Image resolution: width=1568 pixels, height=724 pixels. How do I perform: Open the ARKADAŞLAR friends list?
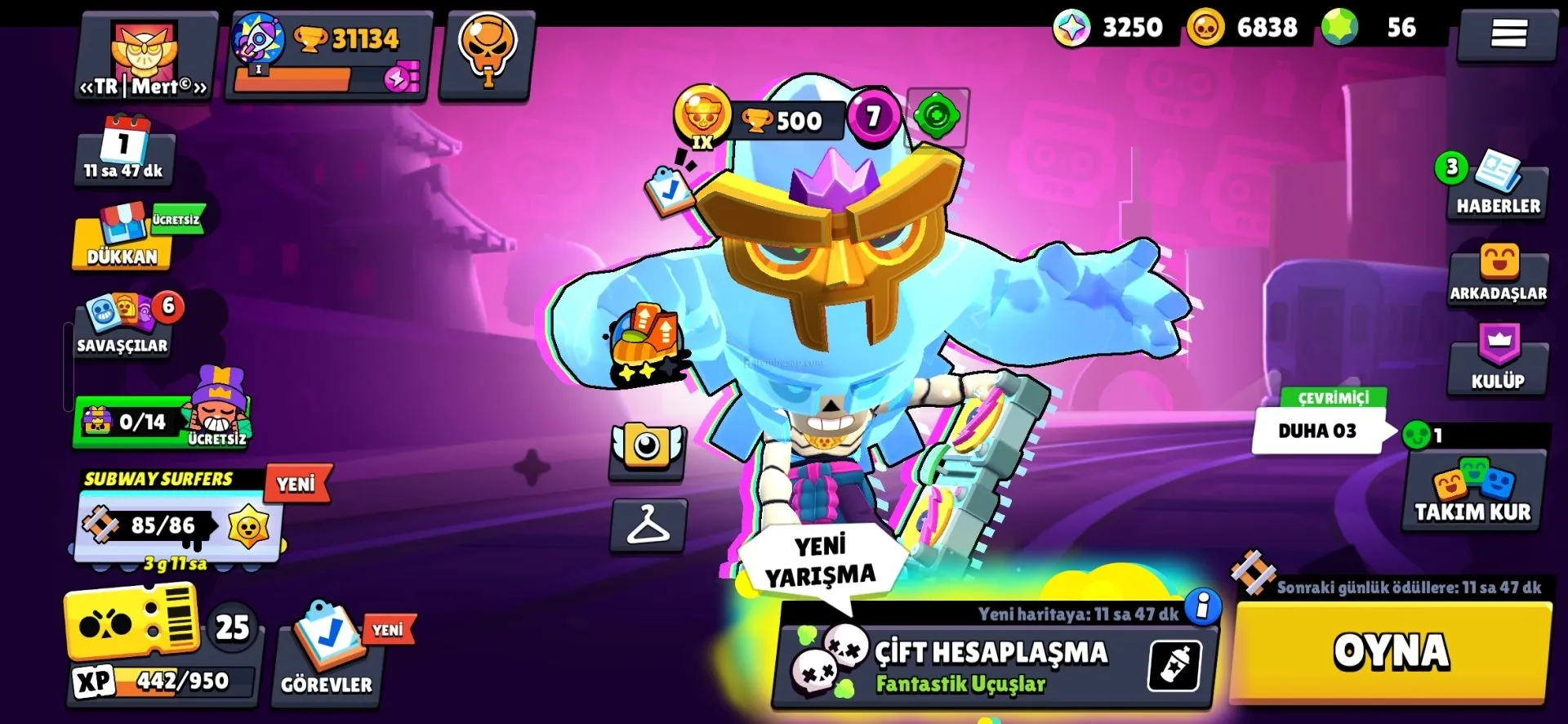[1498, 275]
